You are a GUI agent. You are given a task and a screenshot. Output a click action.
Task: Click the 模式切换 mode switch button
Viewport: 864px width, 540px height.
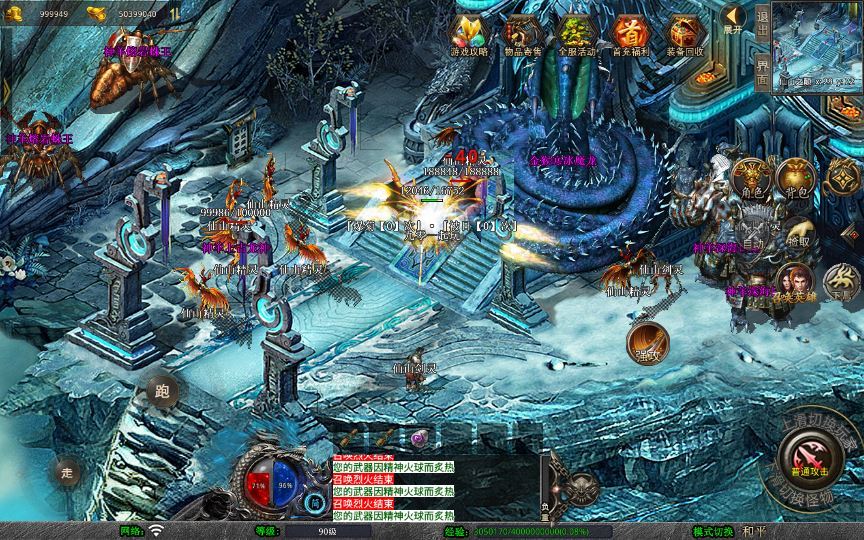tap(713, 531)
